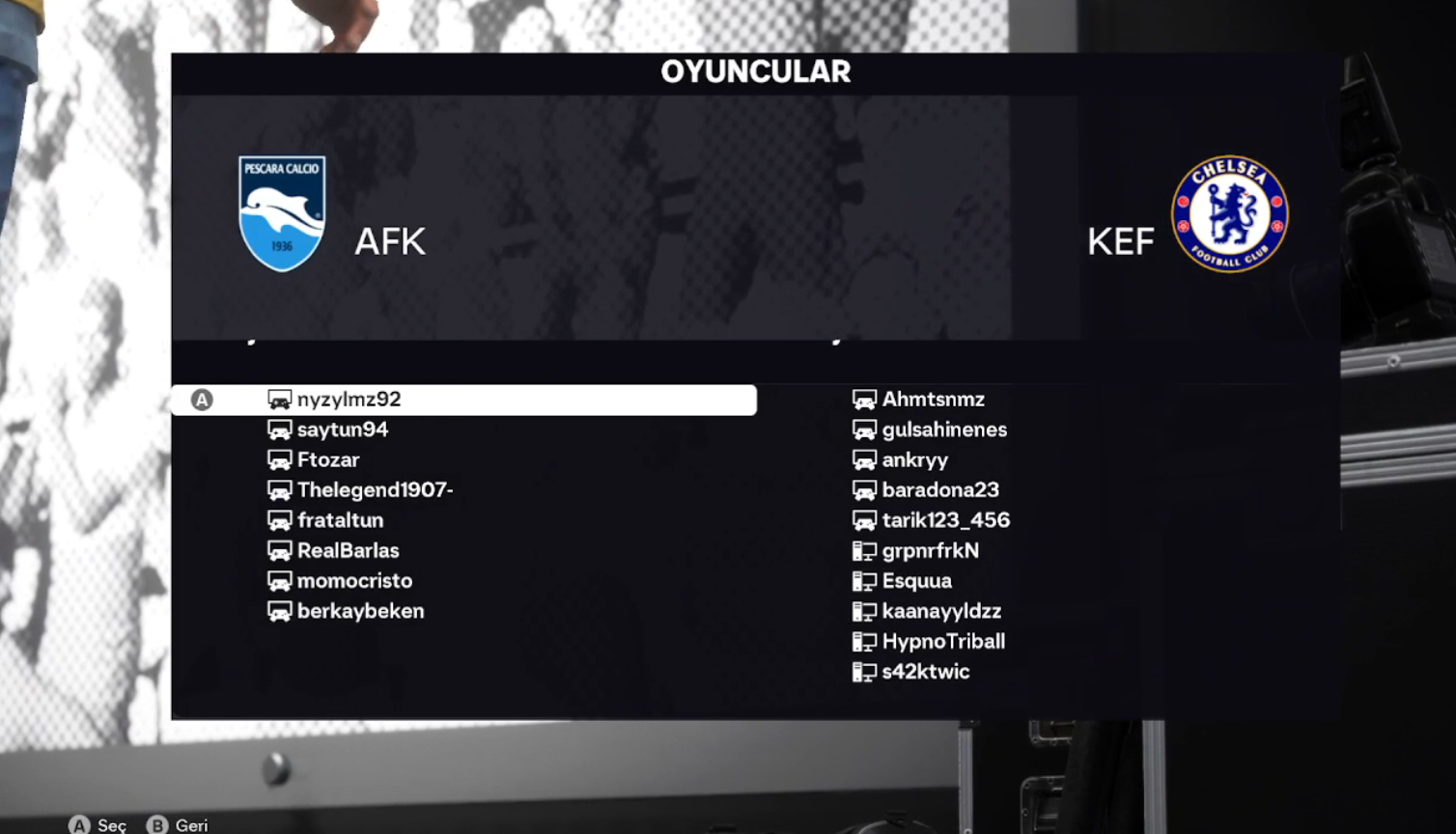The height and width of the screenshot is (834, 1456).
Task: Choose RealBarlas in the player list
Action: [348, 551]
